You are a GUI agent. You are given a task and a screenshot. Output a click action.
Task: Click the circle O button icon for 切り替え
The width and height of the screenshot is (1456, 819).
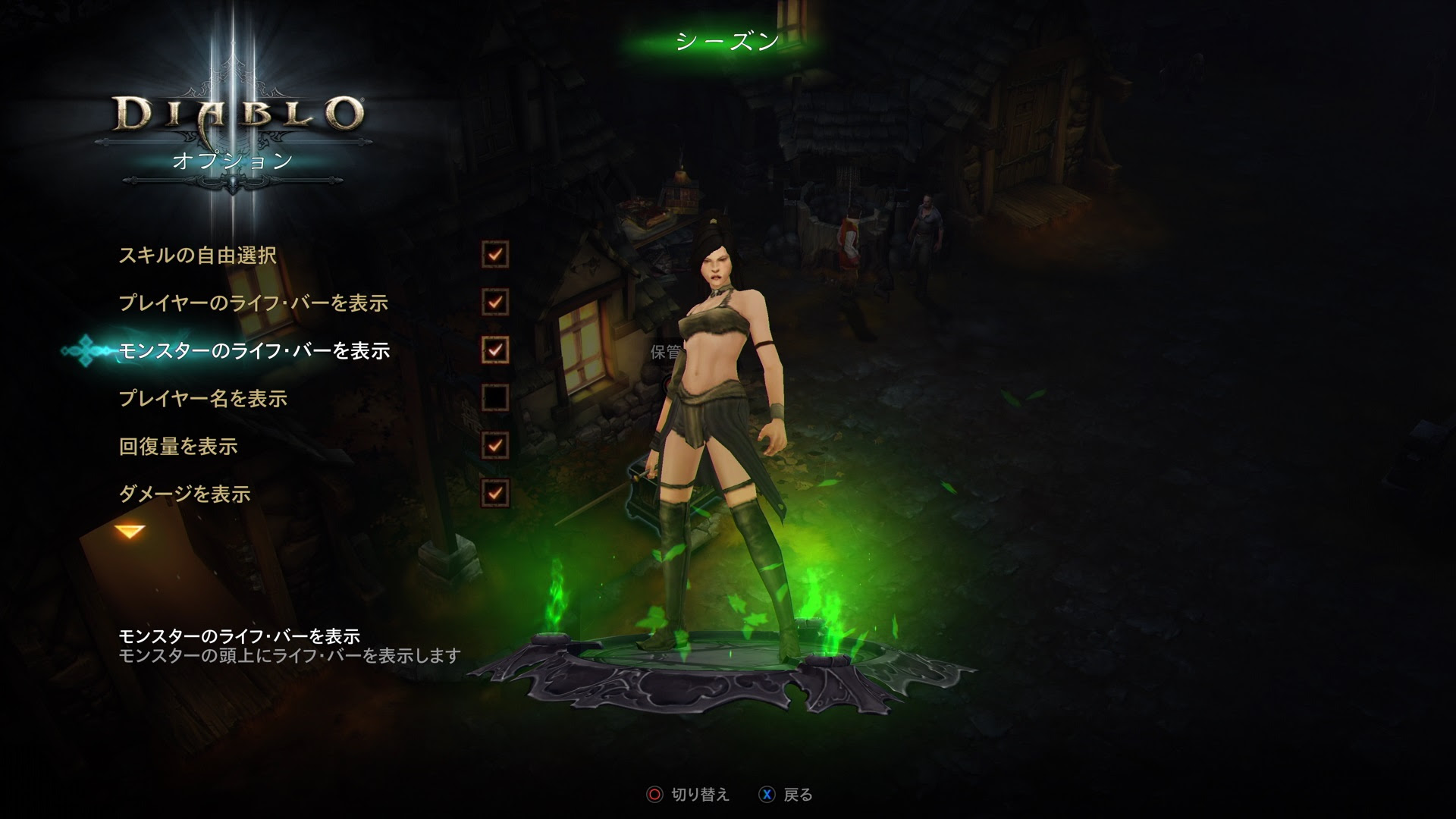pyautogui.click(x=654, y=792)
